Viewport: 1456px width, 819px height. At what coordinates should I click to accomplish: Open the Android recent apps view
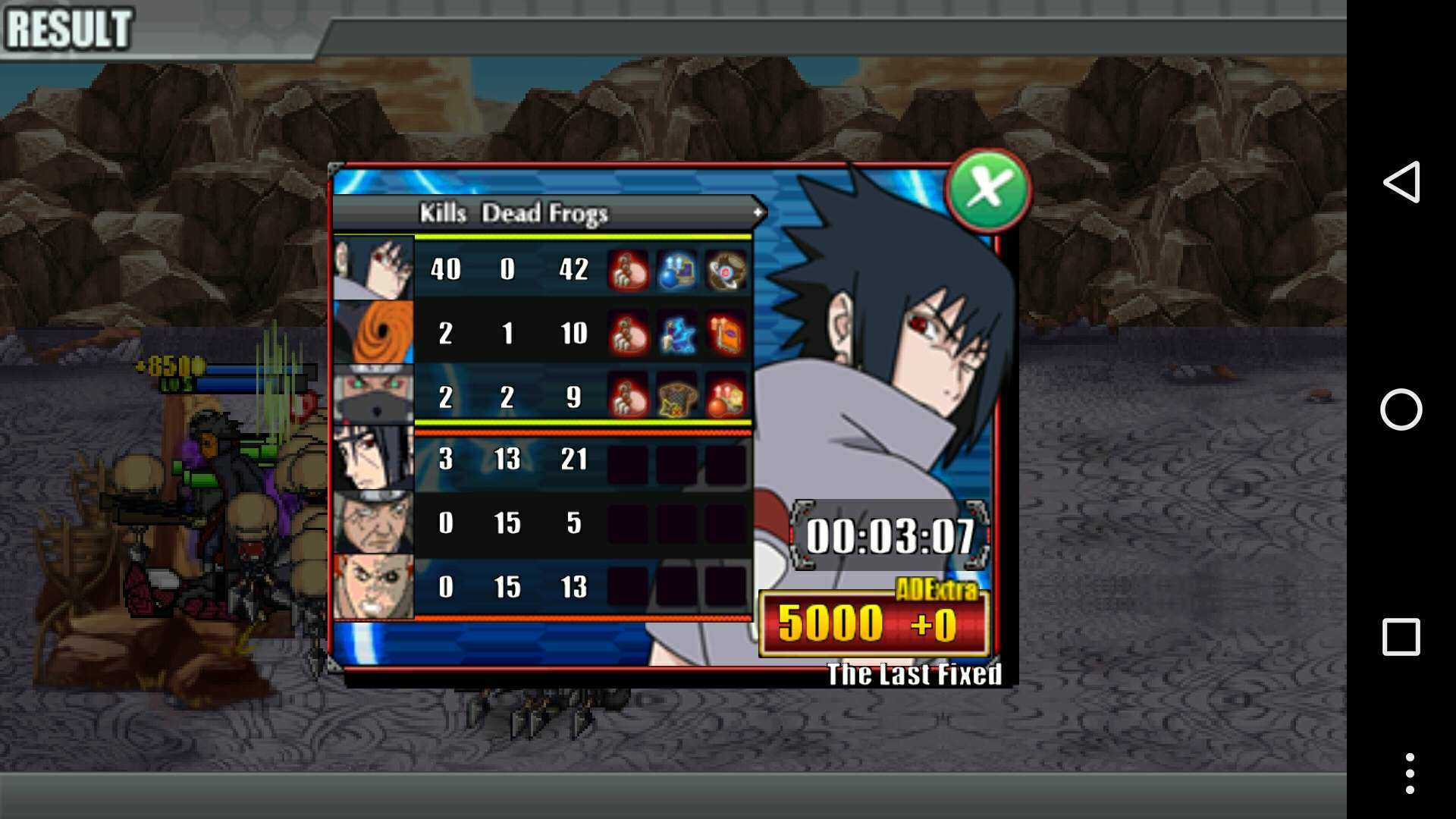(1401, 637)
